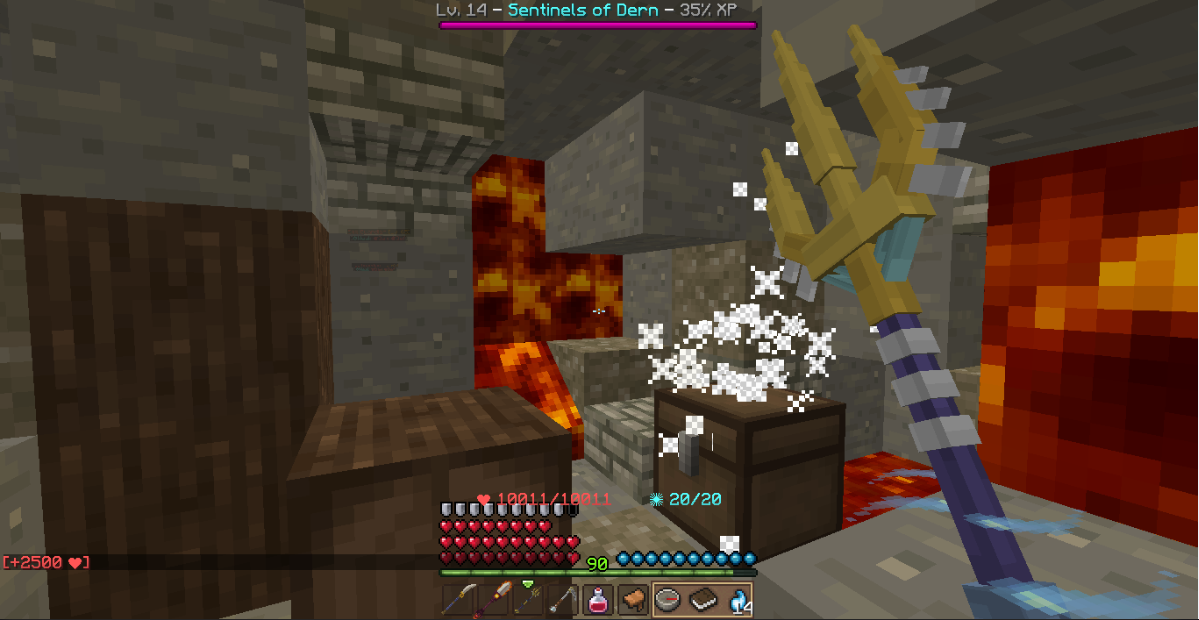Choose the golden trident hotbar slot
The height and width of the screenshot is (620, 1199).
point(527,600)
